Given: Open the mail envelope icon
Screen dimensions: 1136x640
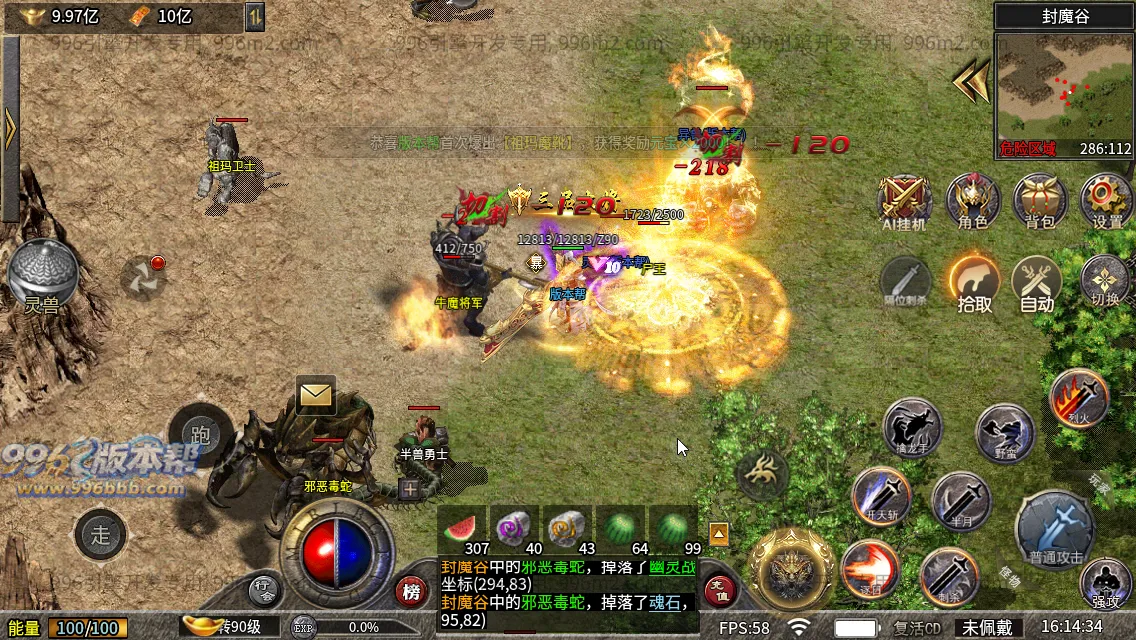Looking at the screenshot, I should tap(316, 396).
